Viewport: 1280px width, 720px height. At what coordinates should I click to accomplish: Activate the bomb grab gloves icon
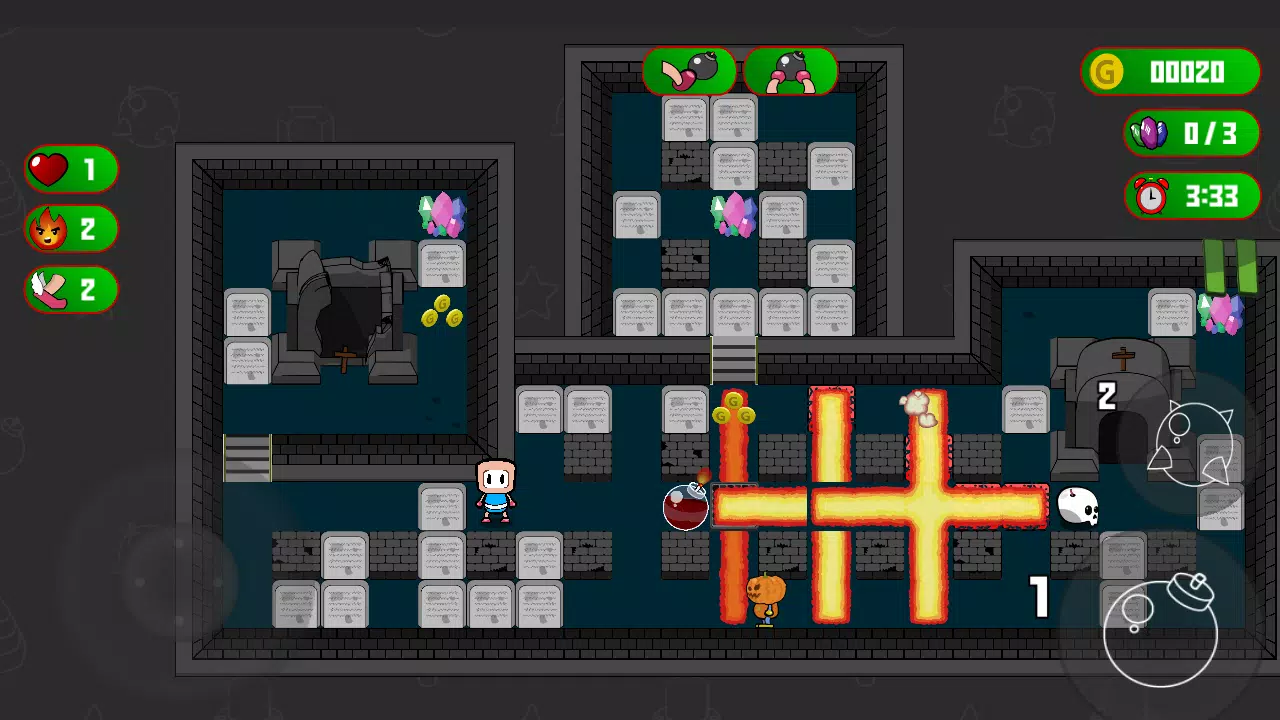790,72
